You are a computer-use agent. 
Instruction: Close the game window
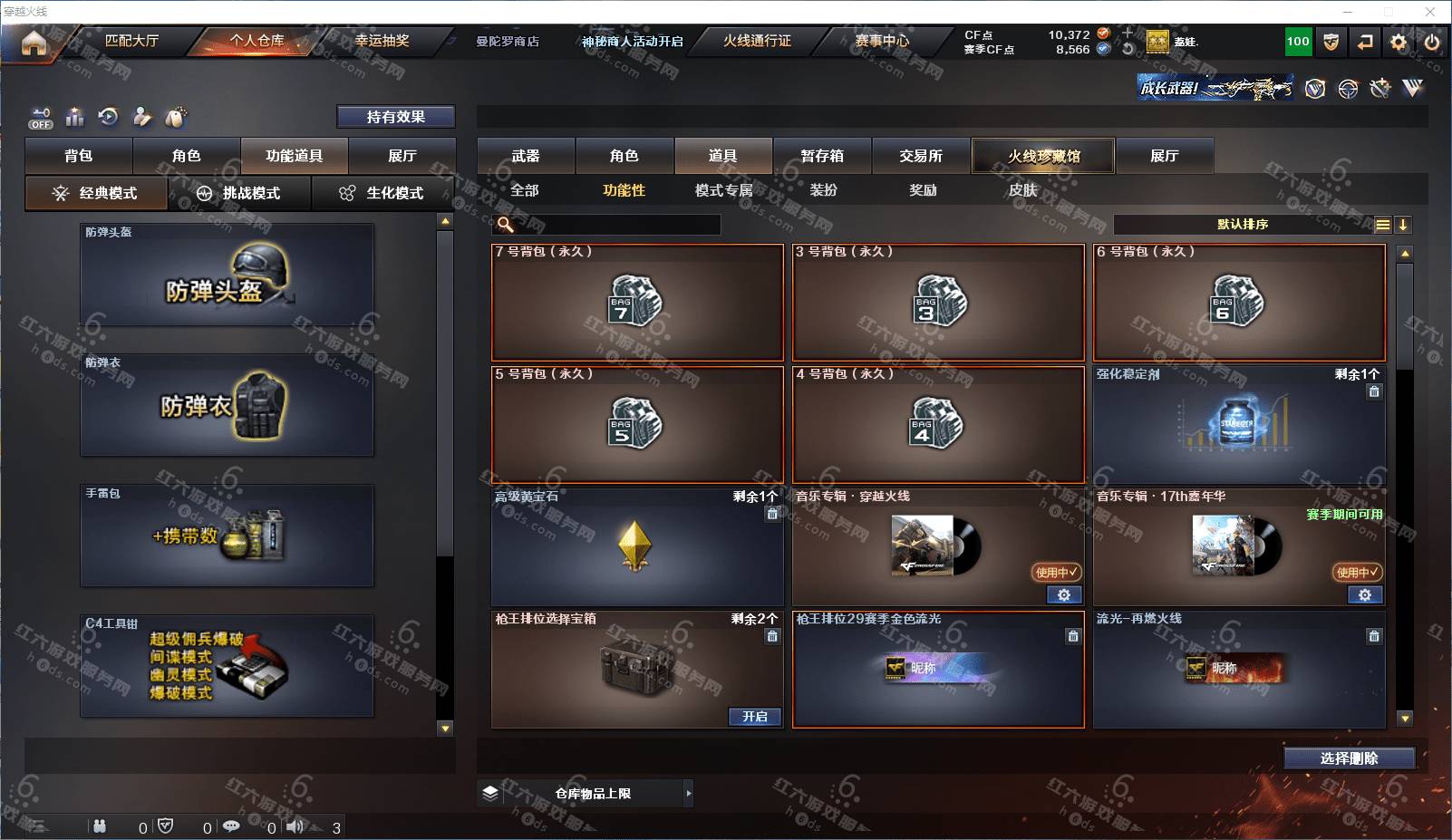(x=1430, y=12)
